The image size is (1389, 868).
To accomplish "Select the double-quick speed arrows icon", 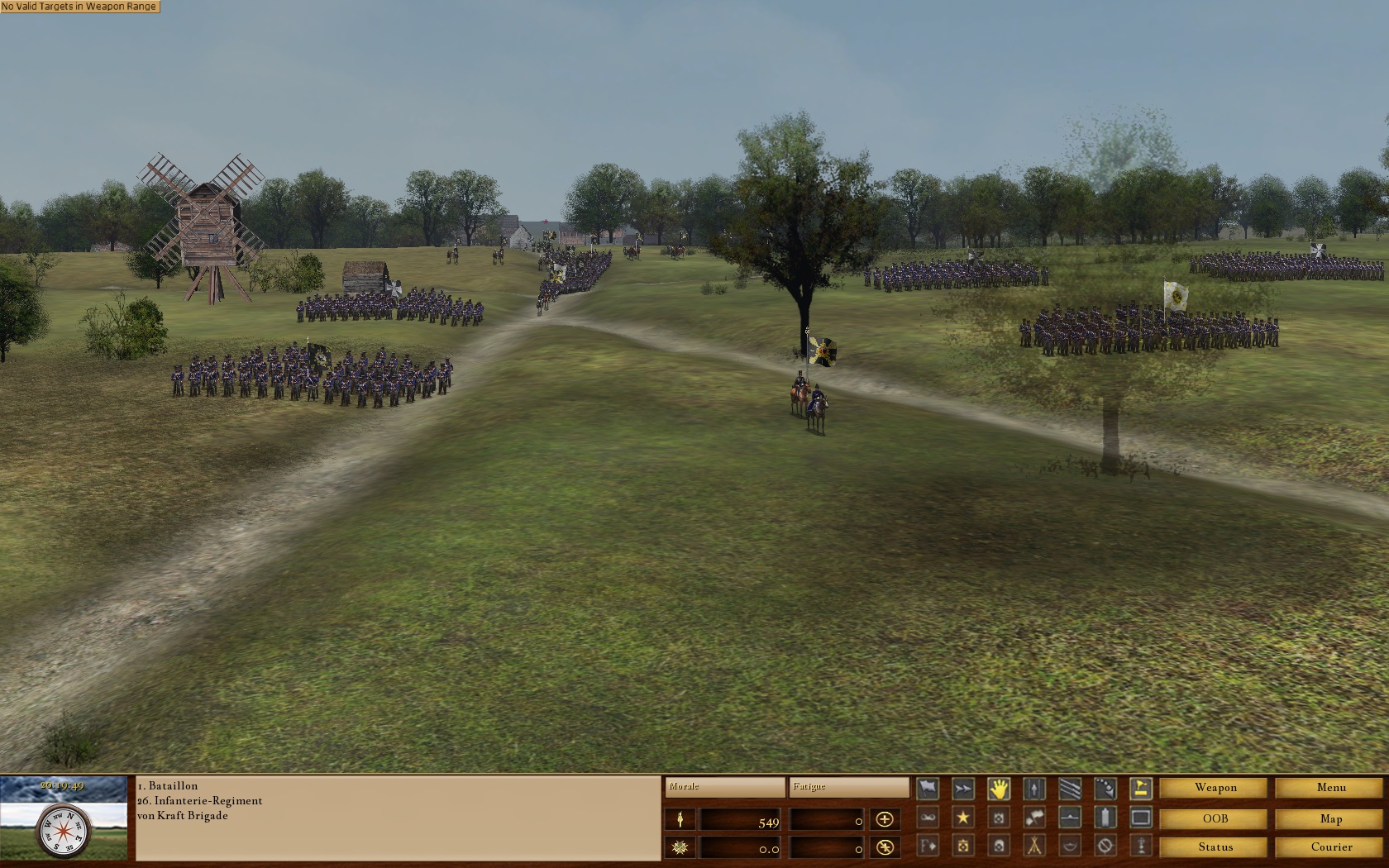I will click(962, 788).
